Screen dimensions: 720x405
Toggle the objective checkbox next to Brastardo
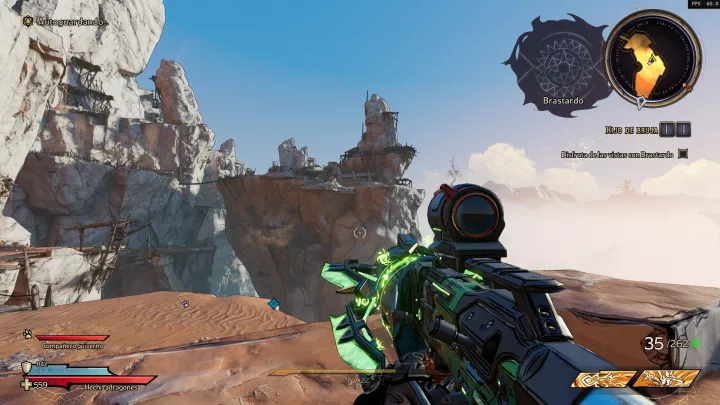683,154
